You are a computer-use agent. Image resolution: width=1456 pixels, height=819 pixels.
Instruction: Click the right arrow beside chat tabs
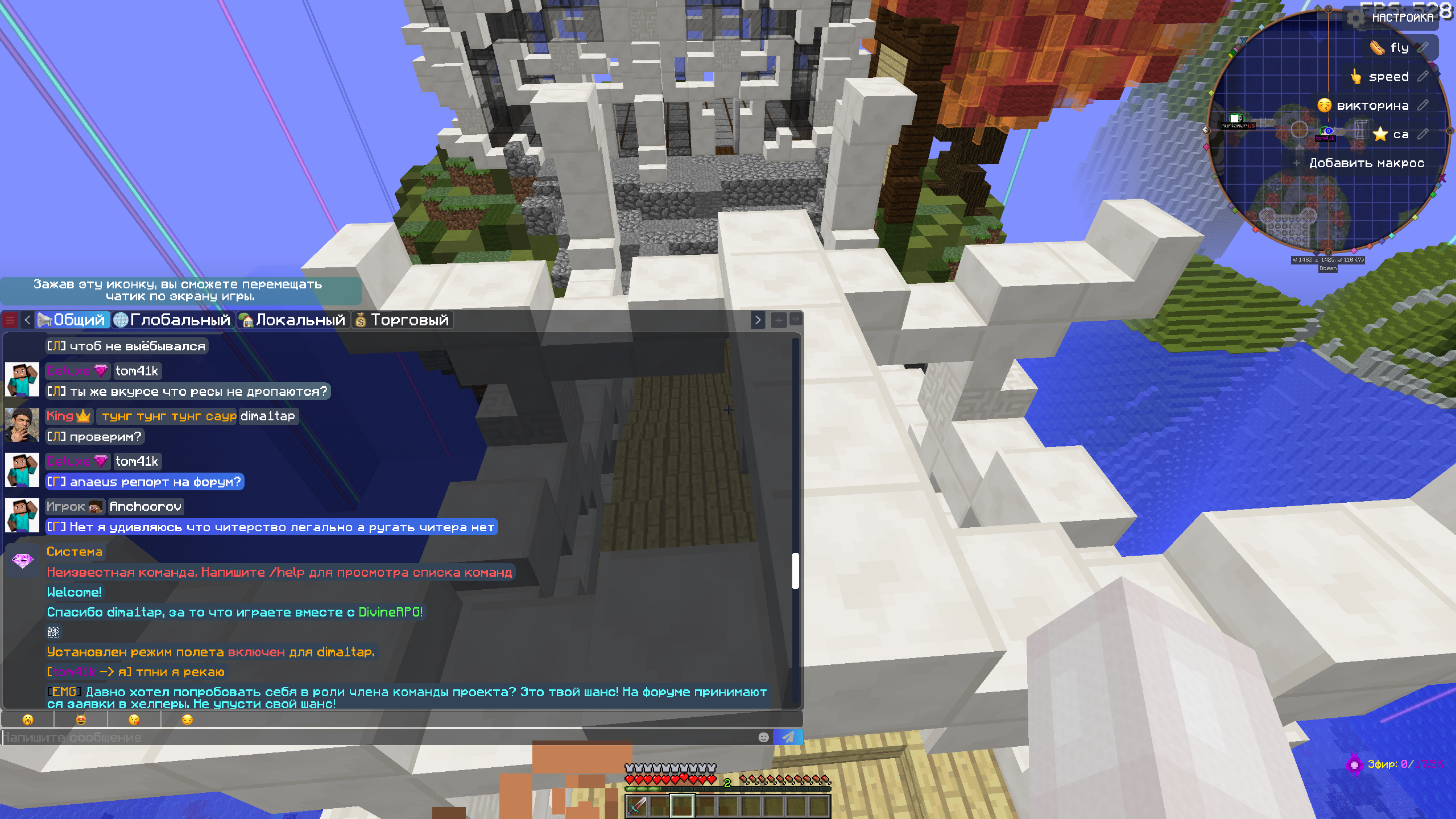pos(758,320)
